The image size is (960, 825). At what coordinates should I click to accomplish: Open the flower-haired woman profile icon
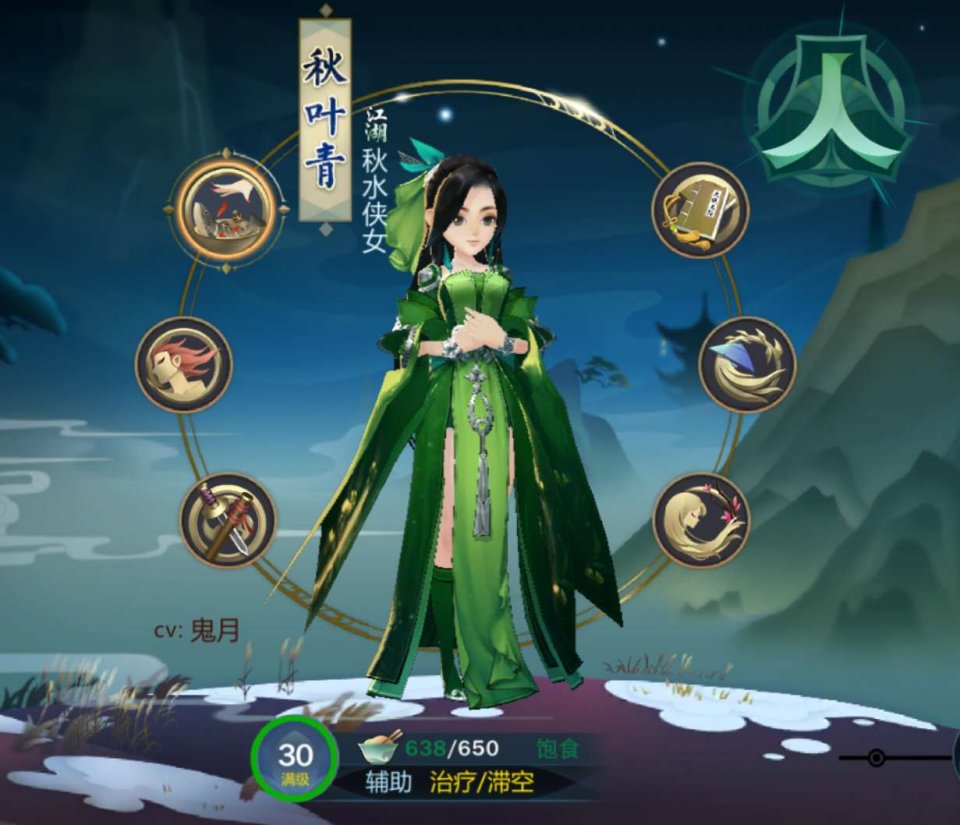(x=701, y=520)
